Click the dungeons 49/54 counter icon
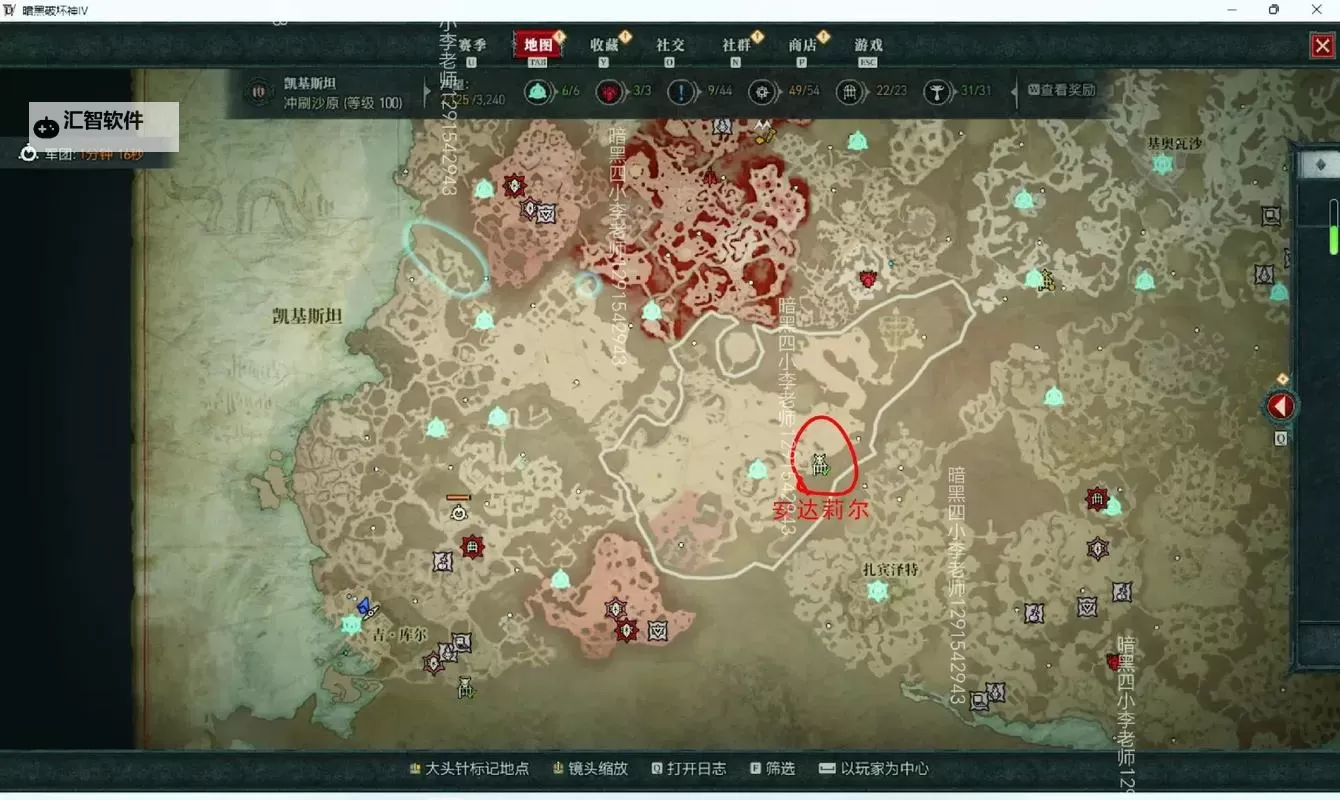Viewport: 1340px width, 800px height. (763, 91)
